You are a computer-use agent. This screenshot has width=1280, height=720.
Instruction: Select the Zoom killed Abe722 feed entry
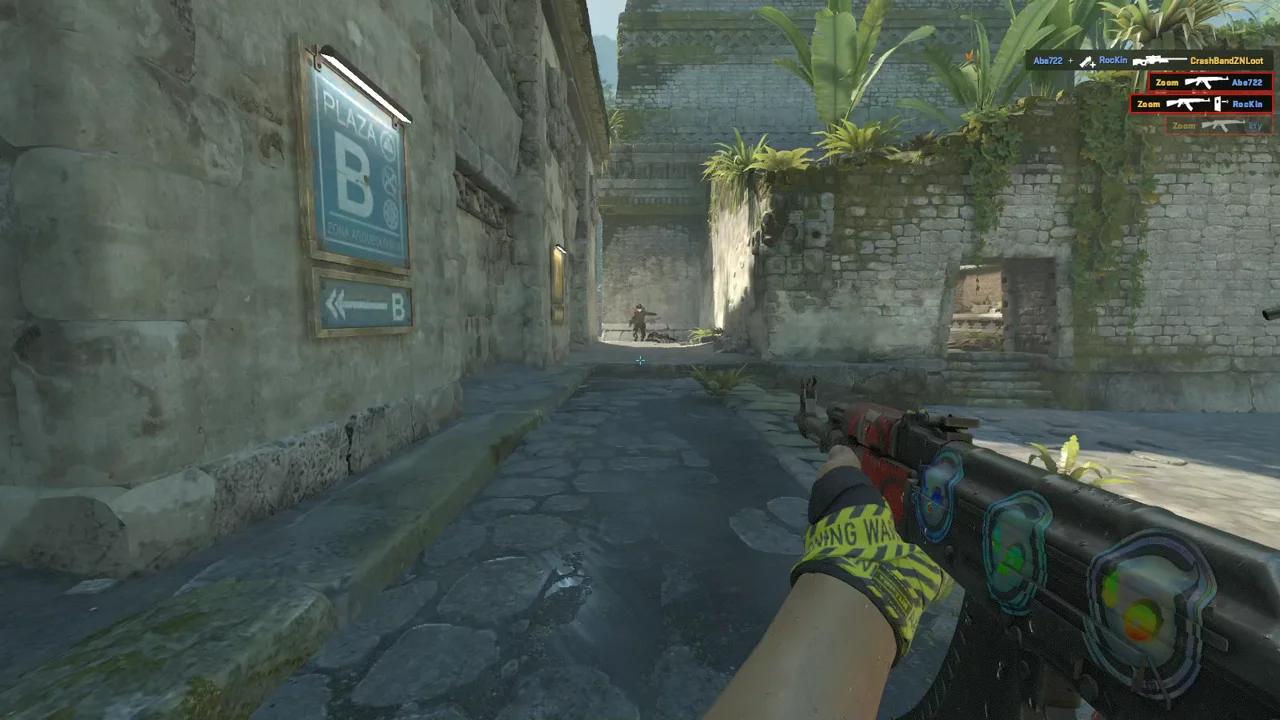1209,82
